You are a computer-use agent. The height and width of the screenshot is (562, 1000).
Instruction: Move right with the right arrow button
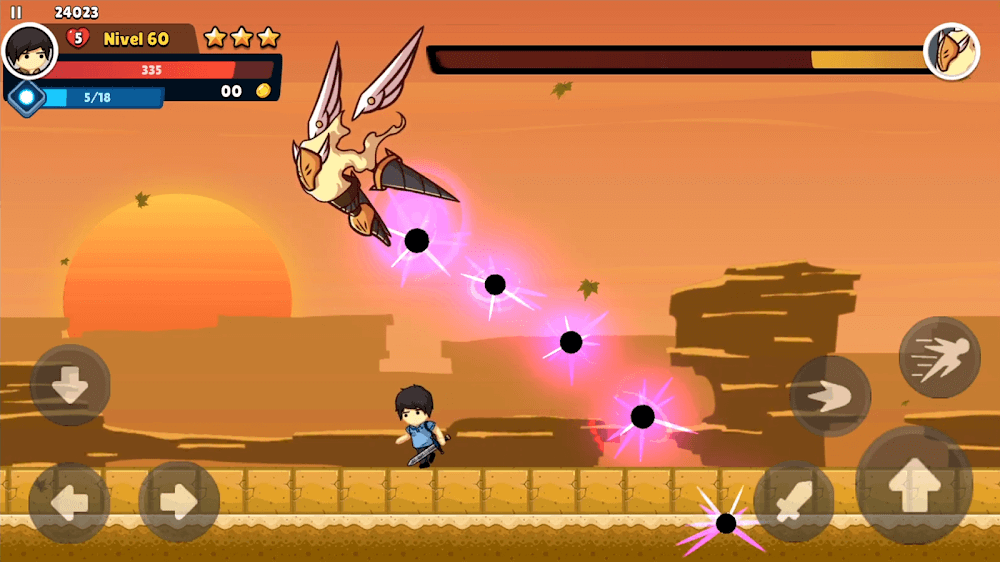178,502
